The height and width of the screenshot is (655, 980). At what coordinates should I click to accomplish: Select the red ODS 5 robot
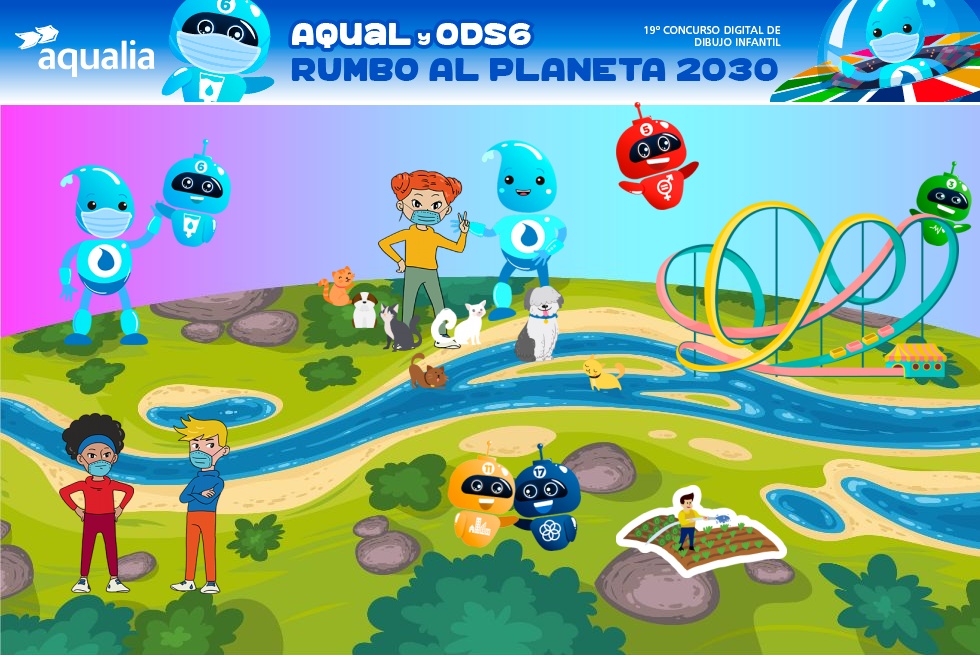click(x=655, y=156)
